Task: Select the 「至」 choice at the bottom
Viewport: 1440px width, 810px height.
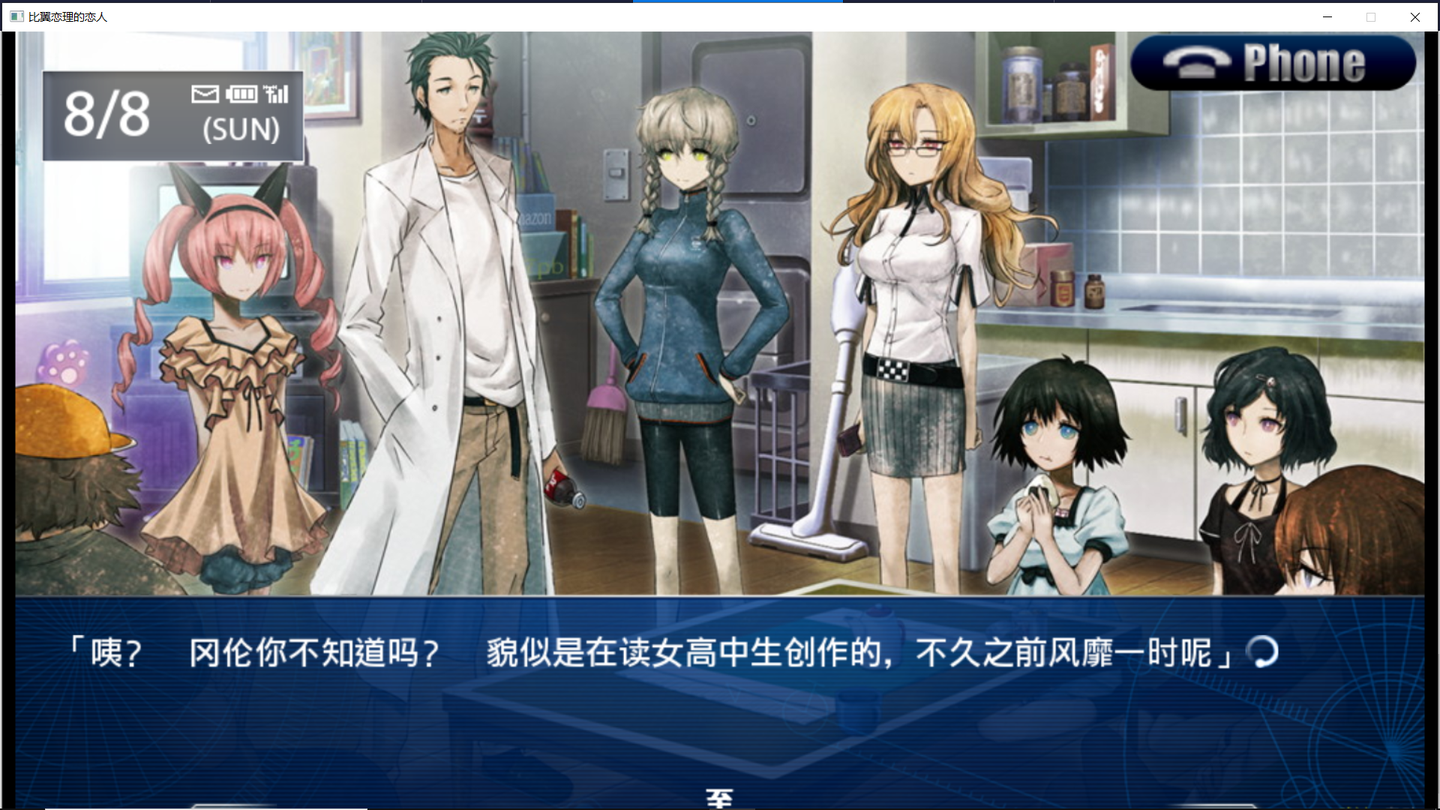Action: (718, 796)
